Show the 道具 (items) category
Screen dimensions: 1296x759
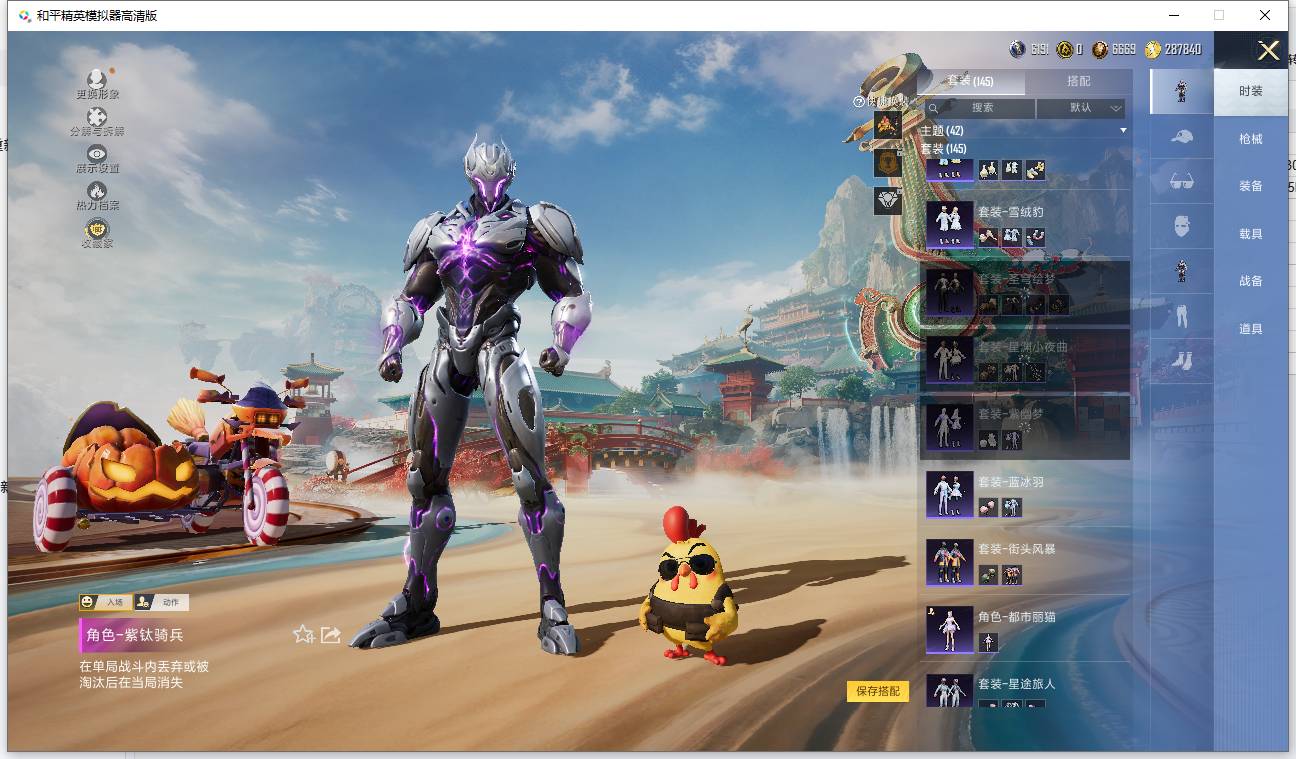tap(1250, 329)
